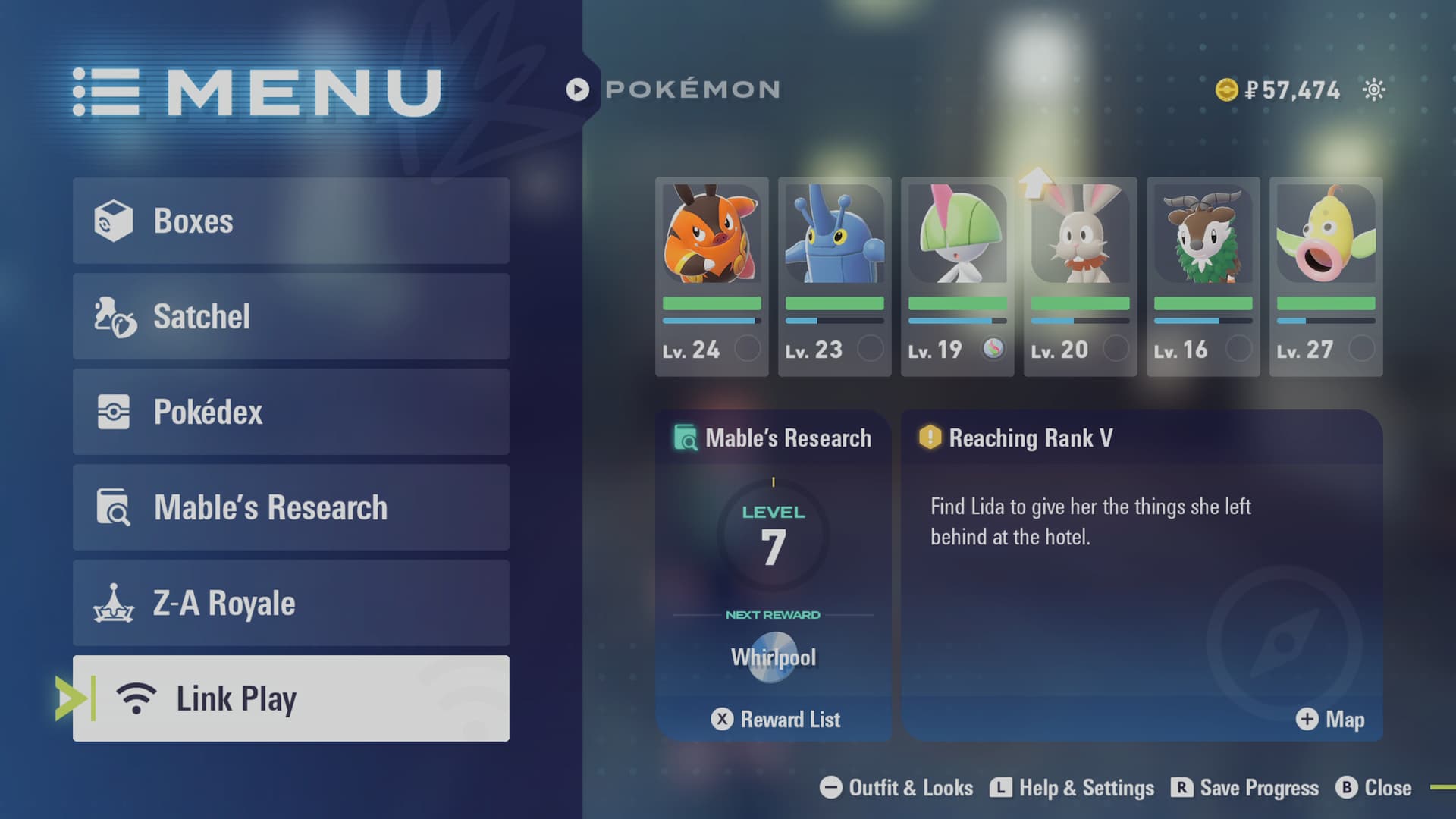
Task: Show the Whirlpool next reward
Action: (x=773, y=657)
